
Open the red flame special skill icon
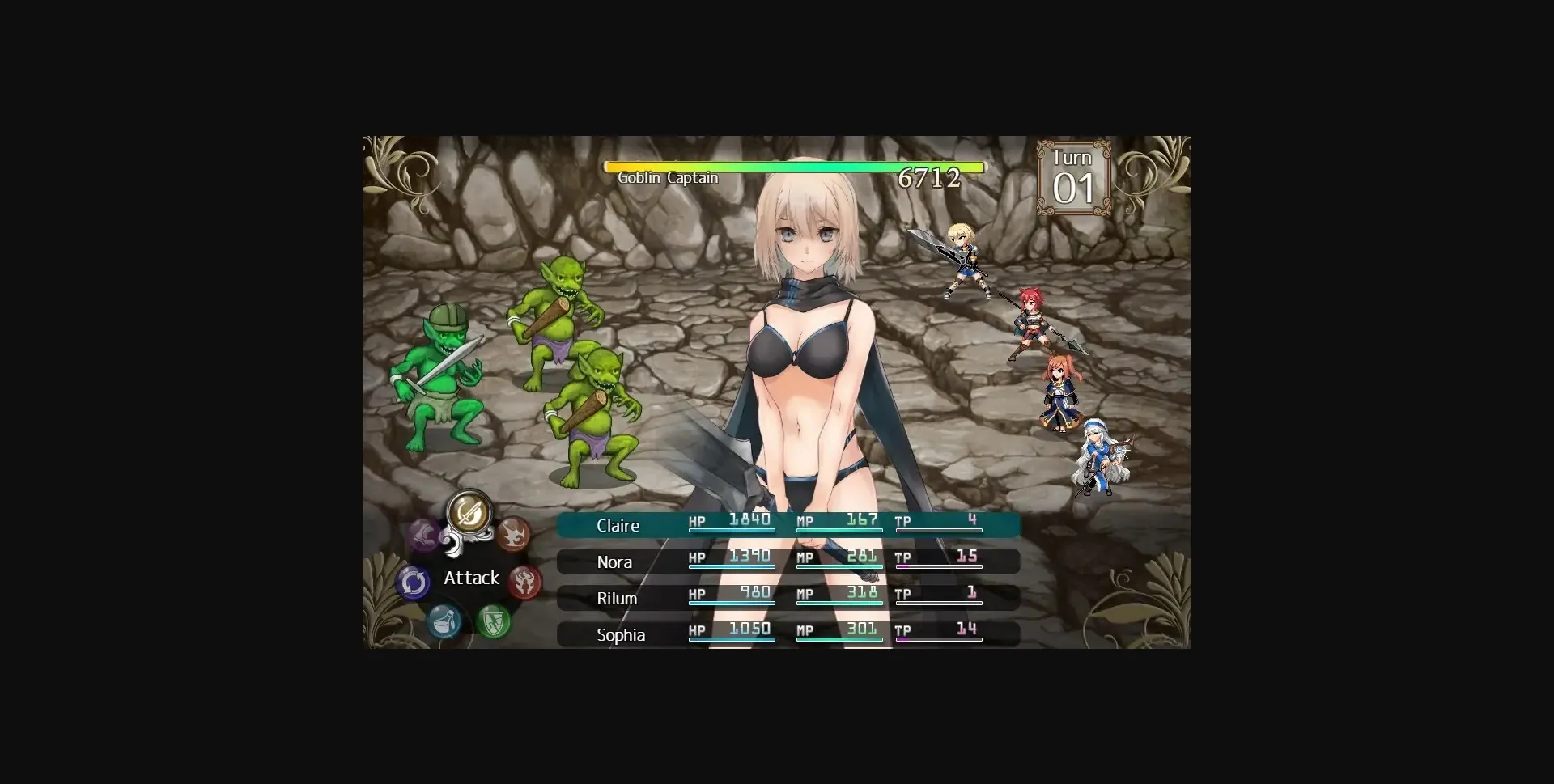525,583
